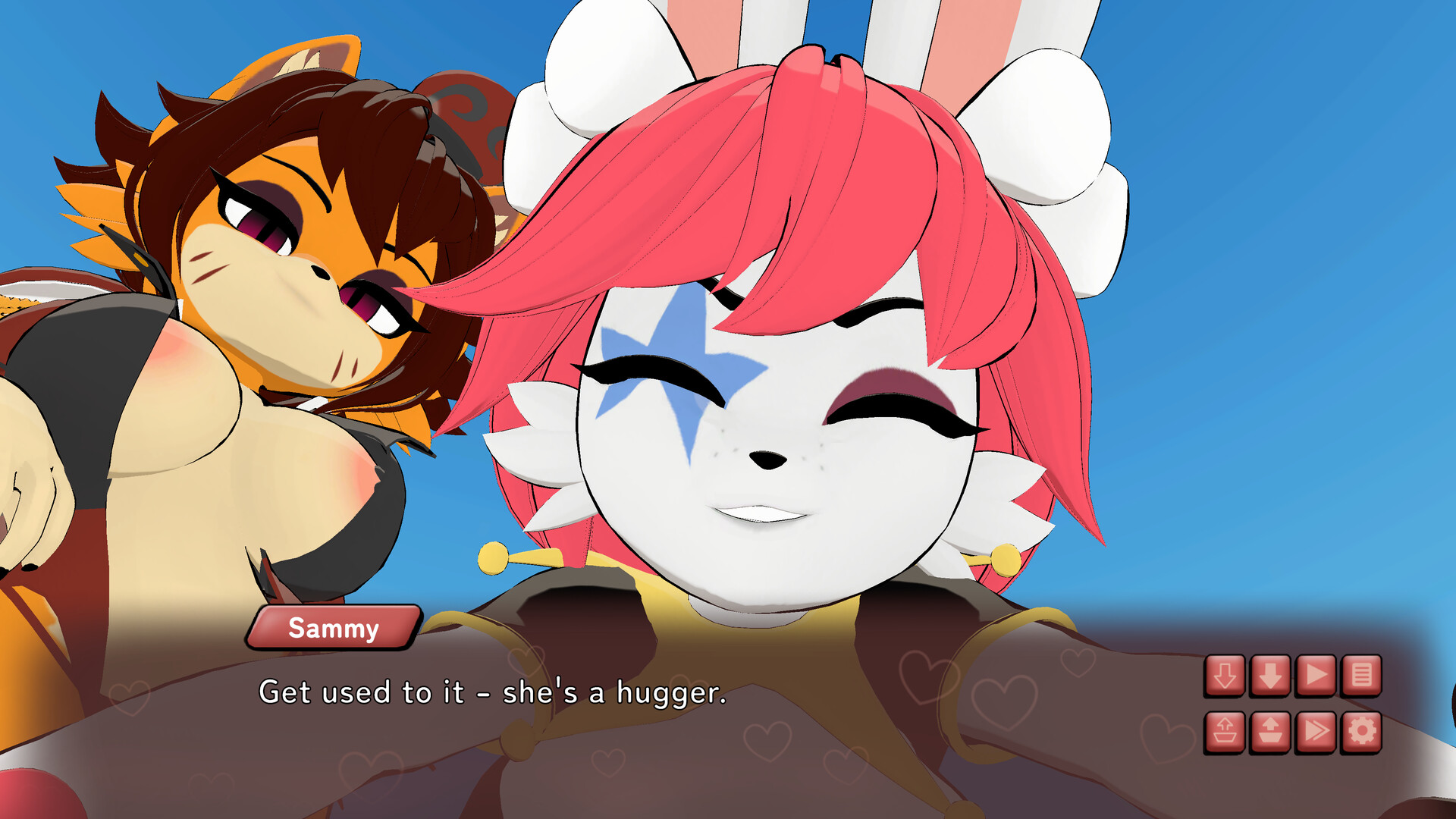Start skip mode with the fast-forward icon
The image size is (1456, 819).
[1316, 732]
